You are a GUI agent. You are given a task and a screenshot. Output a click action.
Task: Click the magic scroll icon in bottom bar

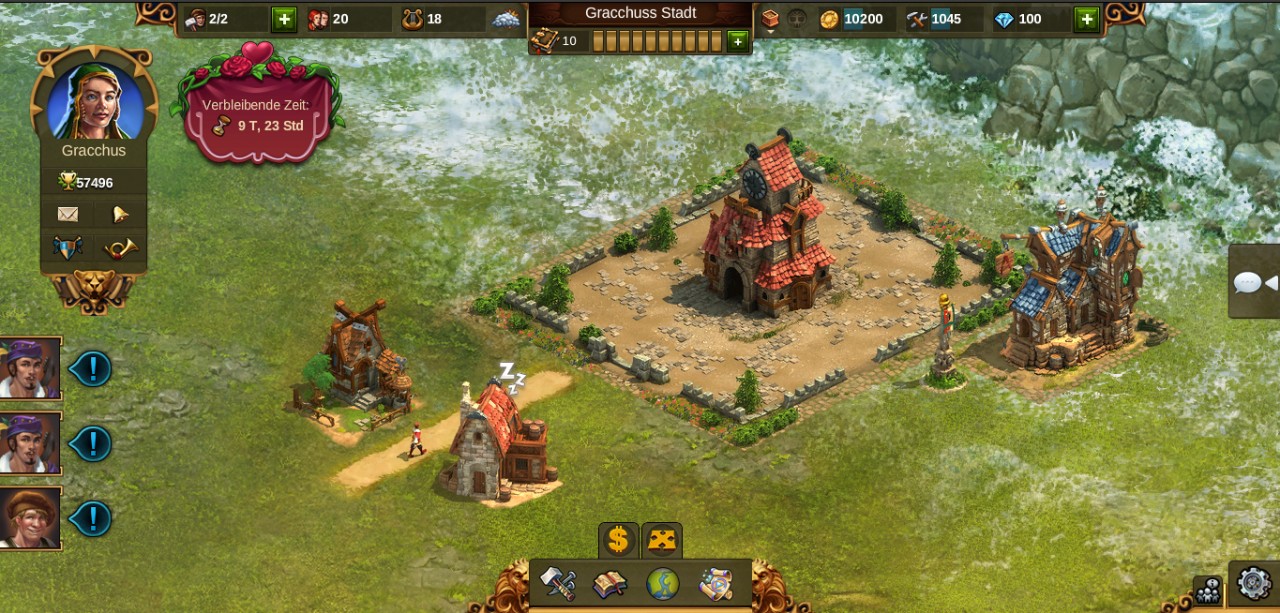715,584
